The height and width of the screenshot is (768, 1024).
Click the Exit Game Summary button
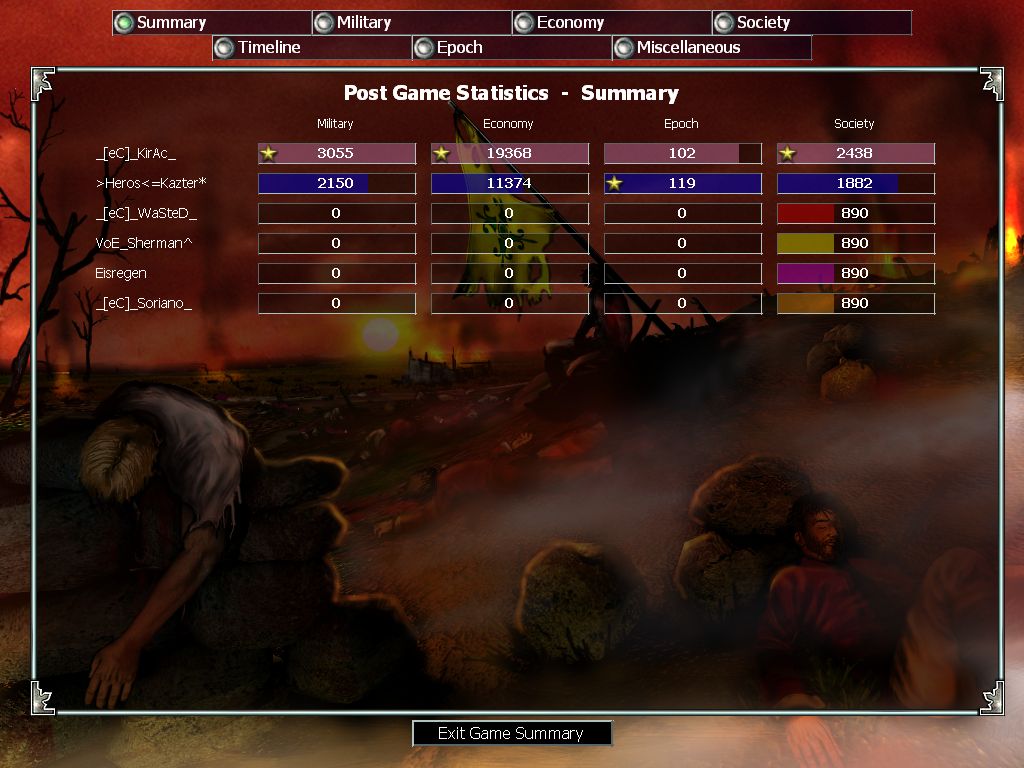click(x=511, y=733)
